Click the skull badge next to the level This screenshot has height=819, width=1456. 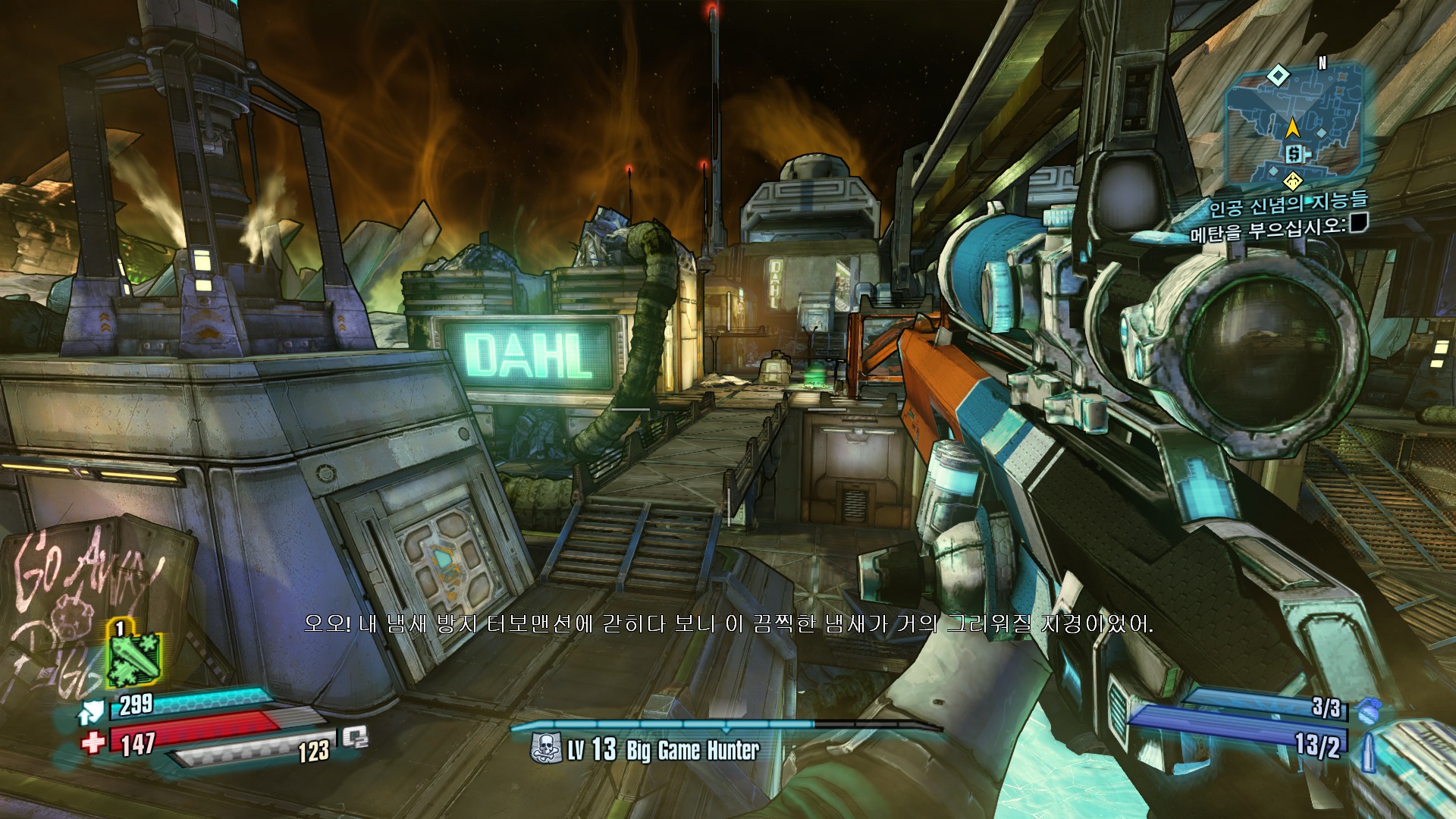pyautogui.click(x=545, y=749)
